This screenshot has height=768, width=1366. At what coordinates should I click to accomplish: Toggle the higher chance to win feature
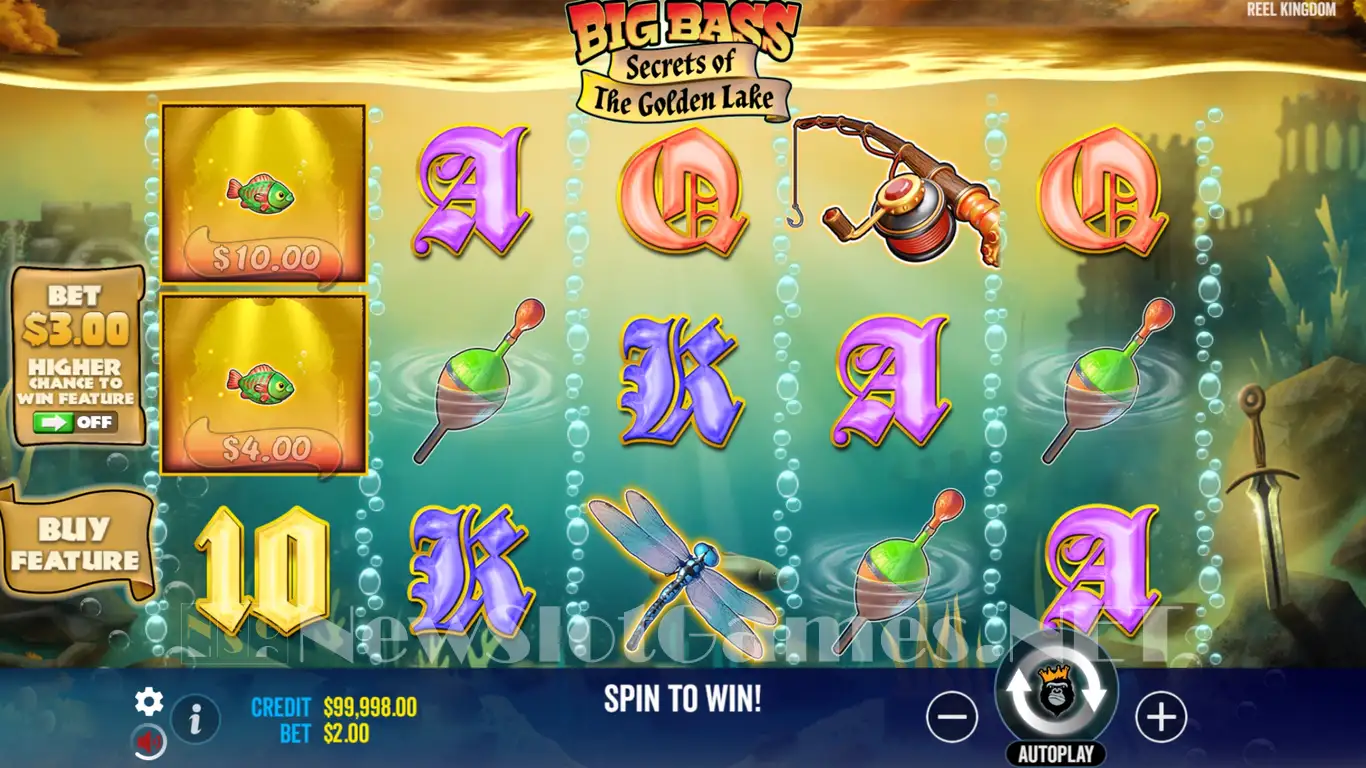click(x=76, y=422)
